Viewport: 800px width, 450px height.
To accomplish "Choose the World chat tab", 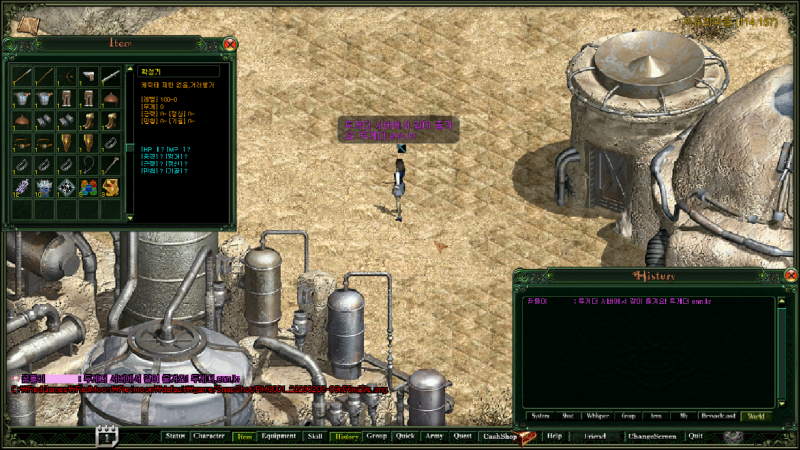I will 756,415.
